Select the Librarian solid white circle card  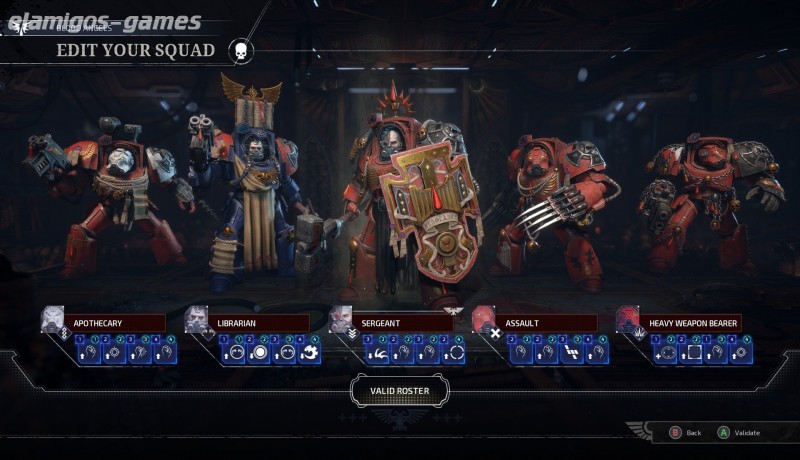click(x=259, y=351)
